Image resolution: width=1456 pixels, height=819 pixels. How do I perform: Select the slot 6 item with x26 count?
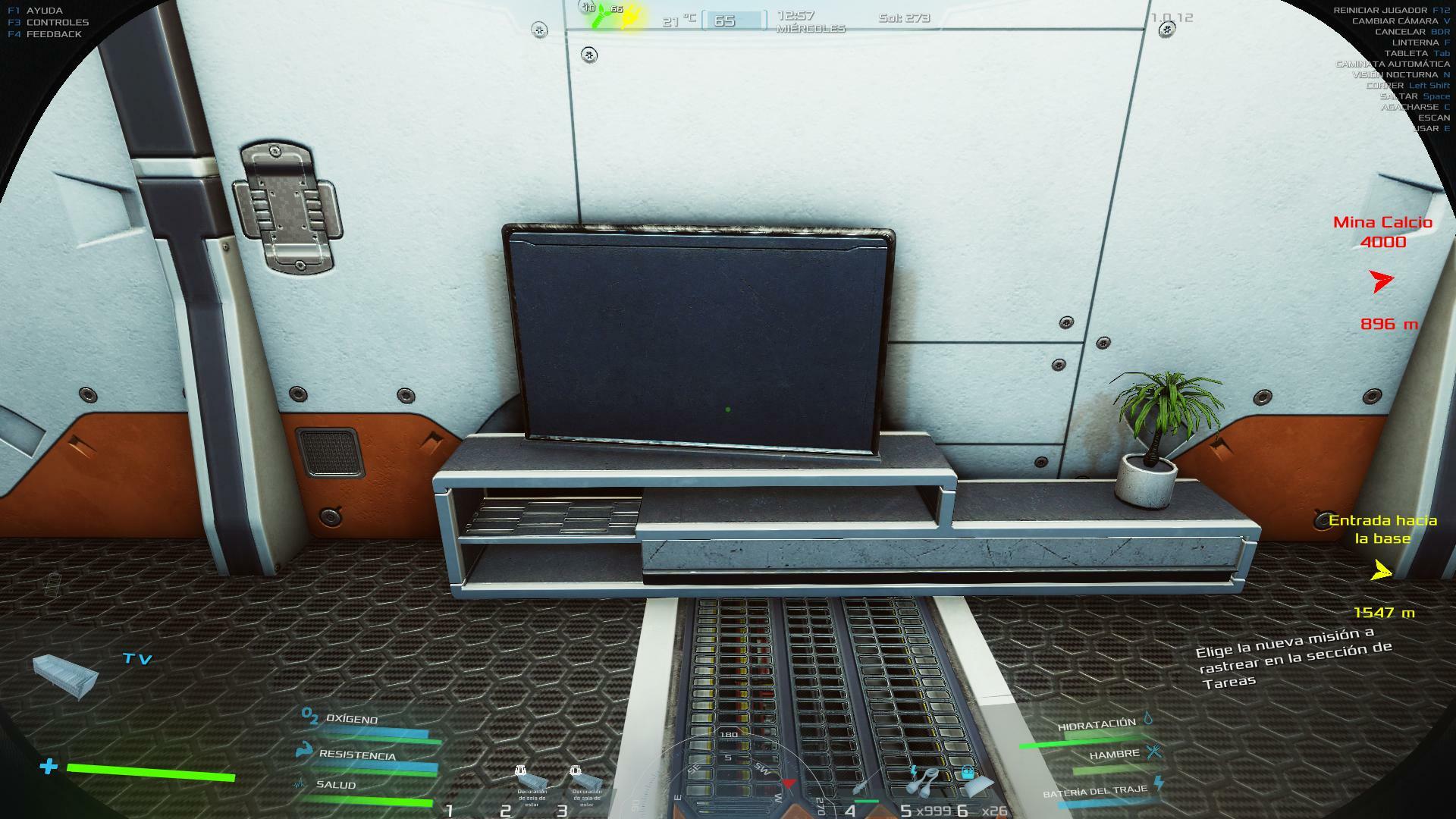point(974,781)
